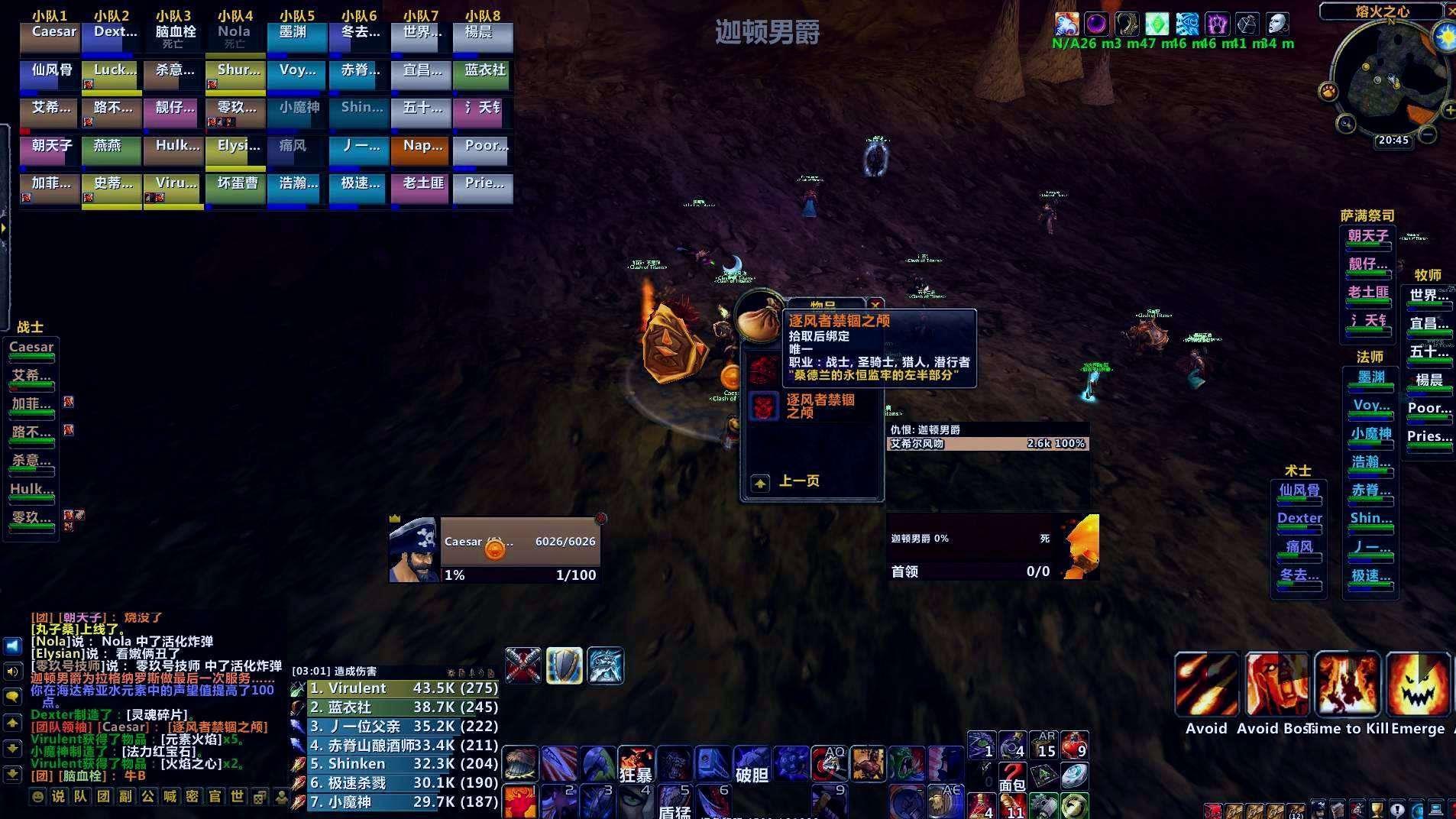Open the [逐风者禁锢之颅] item link in chat
Viewport: 1456px width, 819px height.
pyautogui.click(x=219, y=727)
